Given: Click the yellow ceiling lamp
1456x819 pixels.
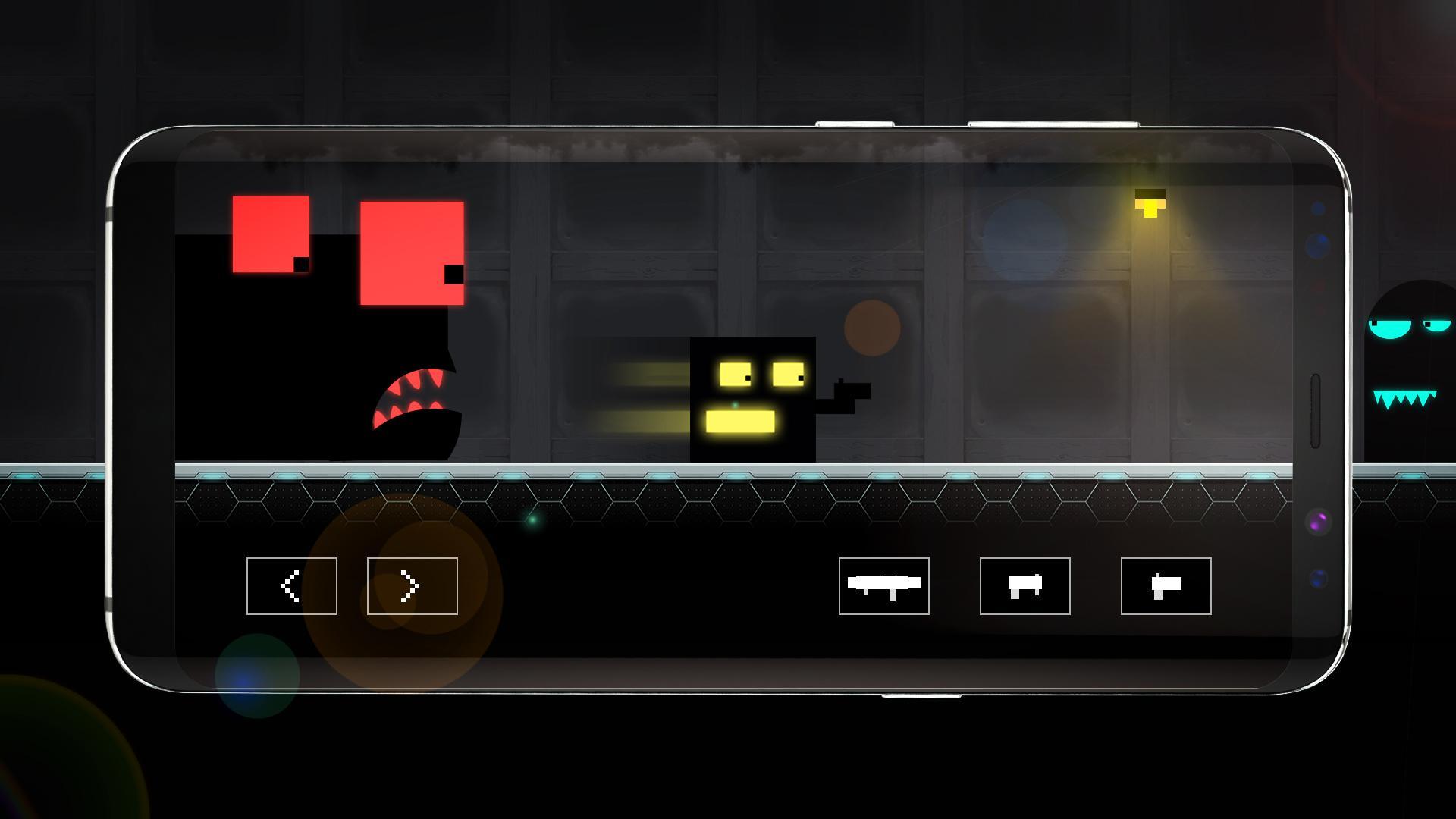Looking at the screenshot, I should click(x=1149, y=205).
